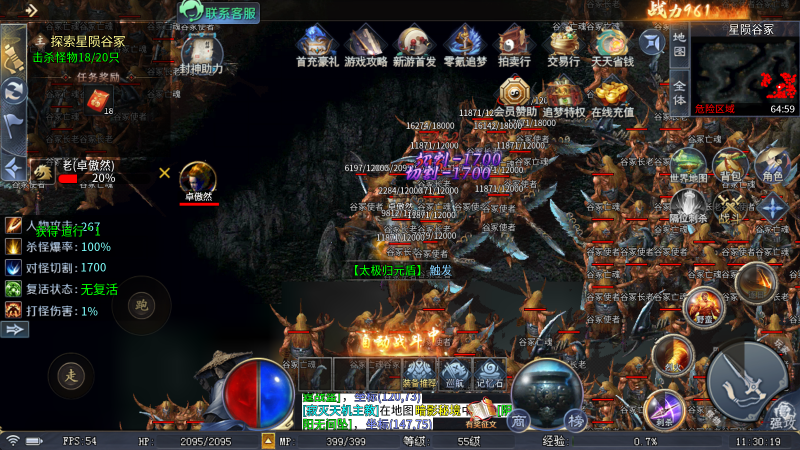Viewport: 800px width, 450px height.
Task: Open the 交易行 trading house
Action: click(563, 45)
